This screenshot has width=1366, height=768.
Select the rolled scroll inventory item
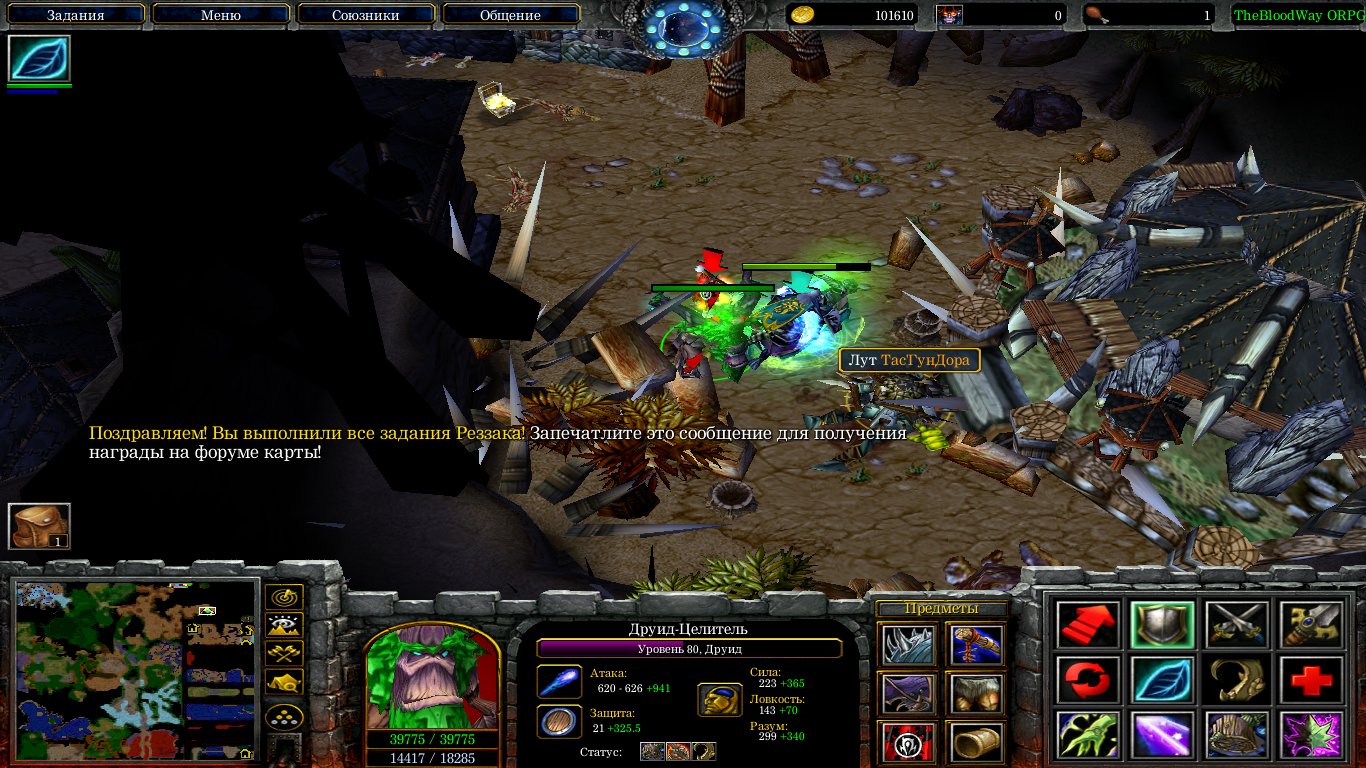pos(975,741)
